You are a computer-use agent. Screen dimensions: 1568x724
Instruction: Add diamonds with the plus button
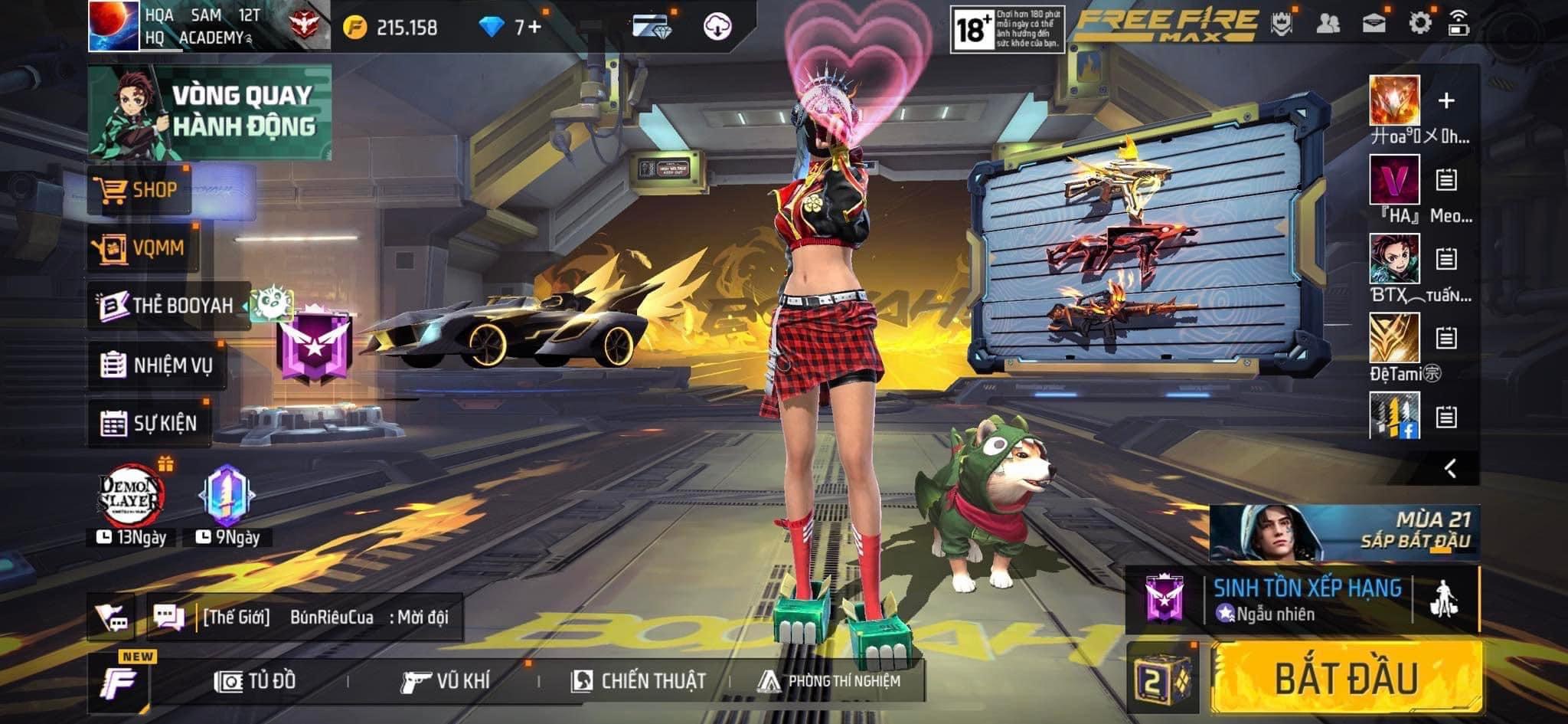pos(534,28)
